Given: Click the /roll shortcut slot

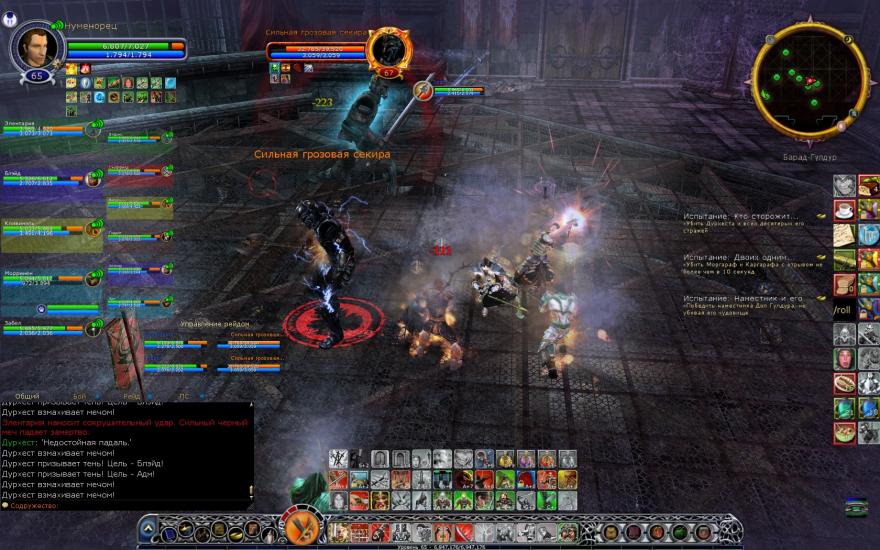Looking at the screenshot, I should 844,310.
